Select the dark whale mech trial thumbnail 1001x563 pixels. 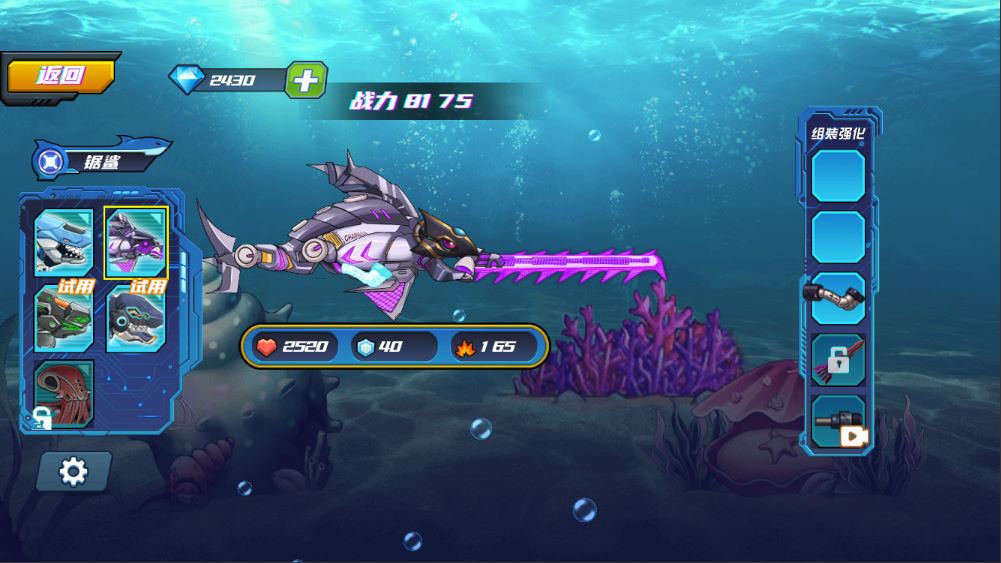click(136, 320)
